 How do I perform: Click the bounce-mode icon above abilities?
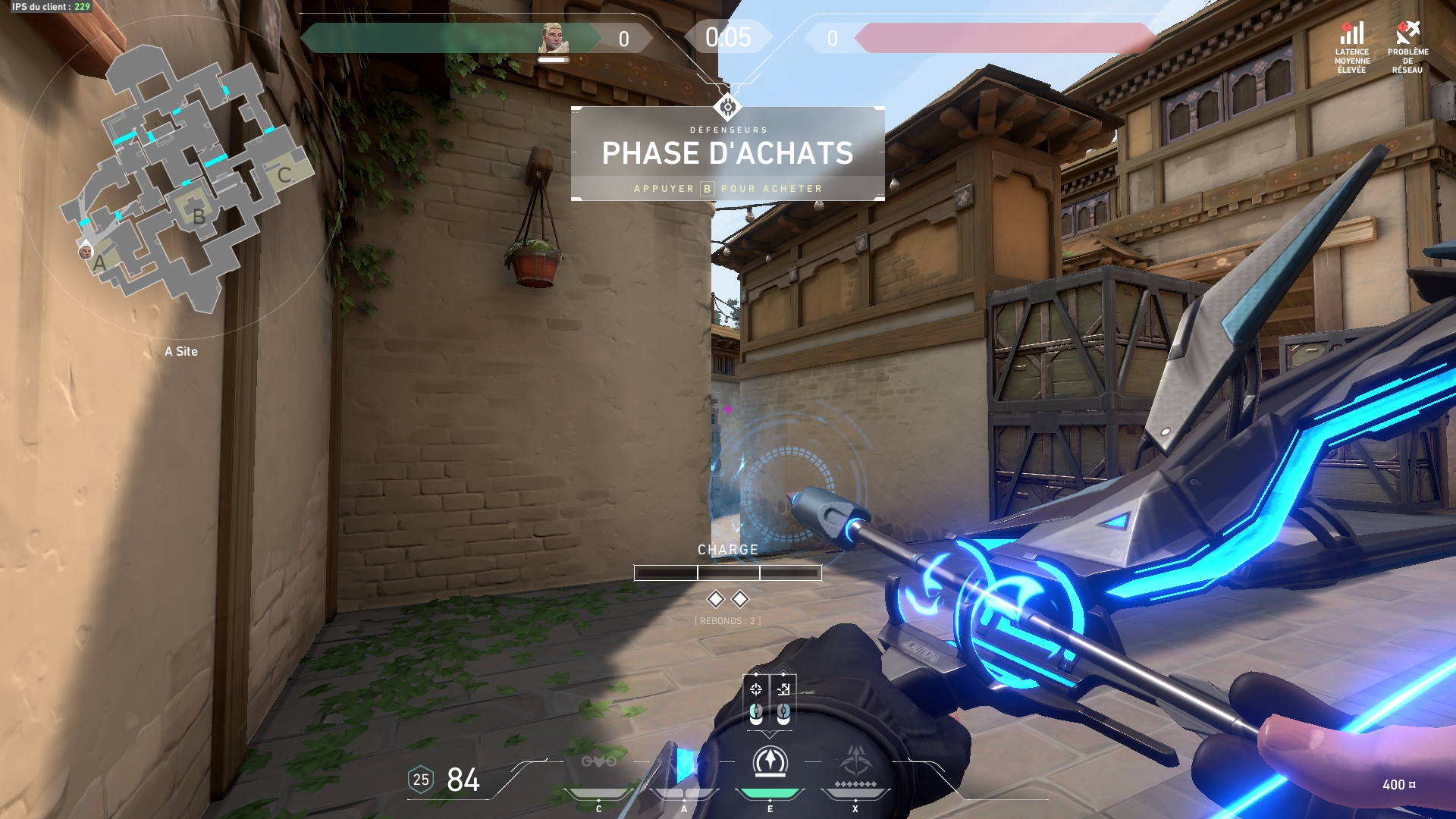tap(783, 689)
